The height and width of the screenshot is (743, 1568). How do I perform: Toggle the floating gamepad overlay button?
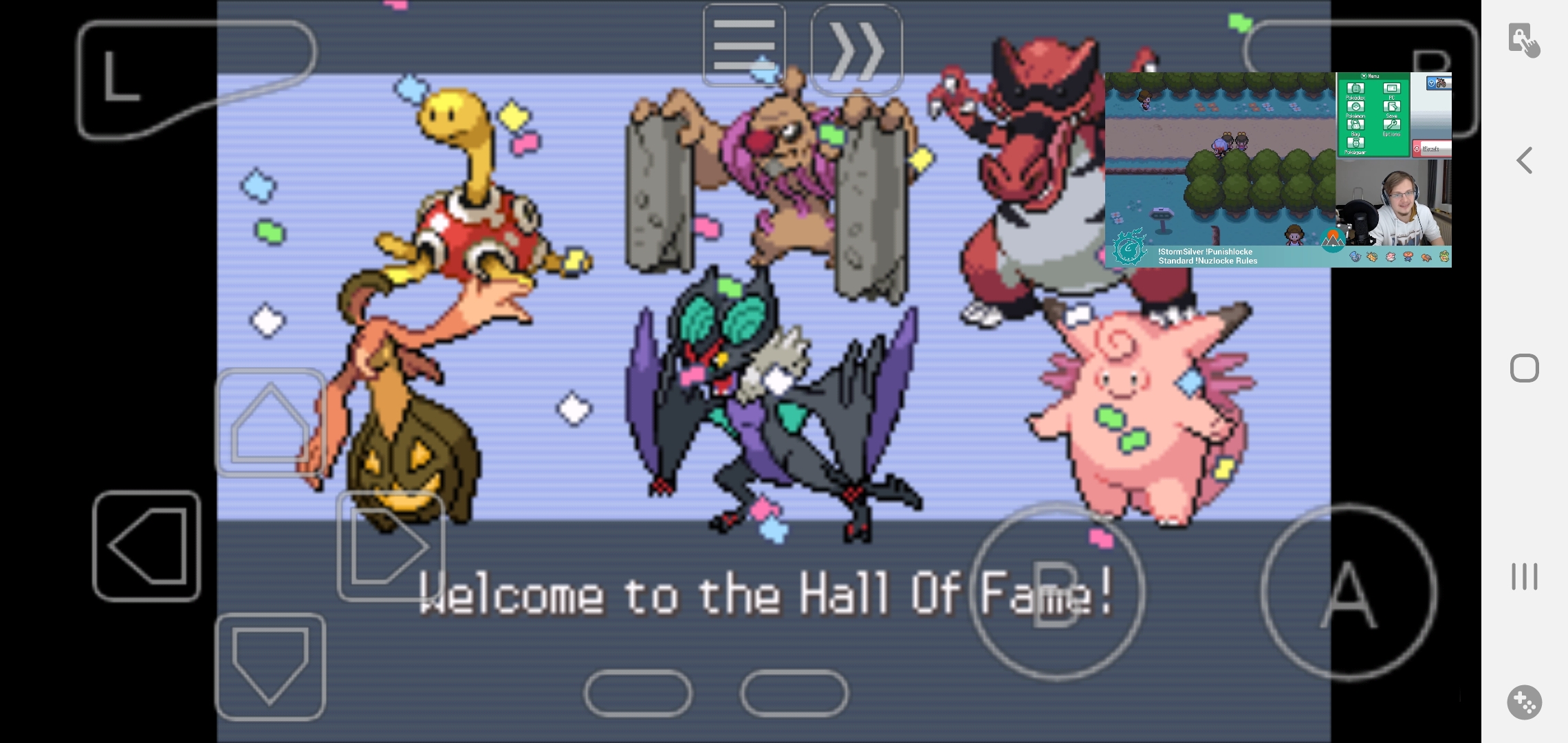[1525, 703]
